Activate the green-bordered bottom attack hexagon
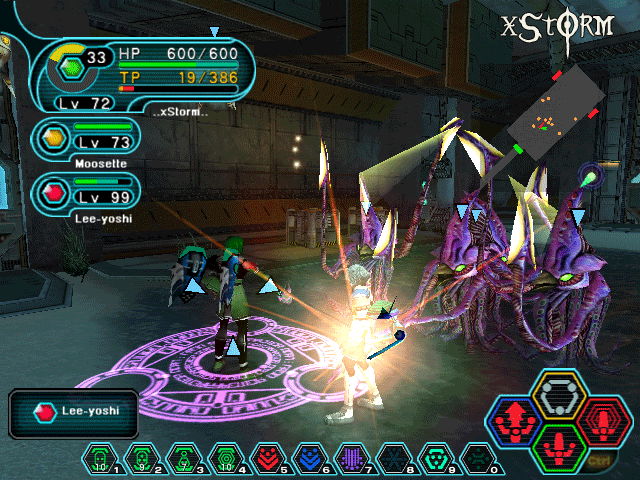The image size is (640, 480). point(556,444)
